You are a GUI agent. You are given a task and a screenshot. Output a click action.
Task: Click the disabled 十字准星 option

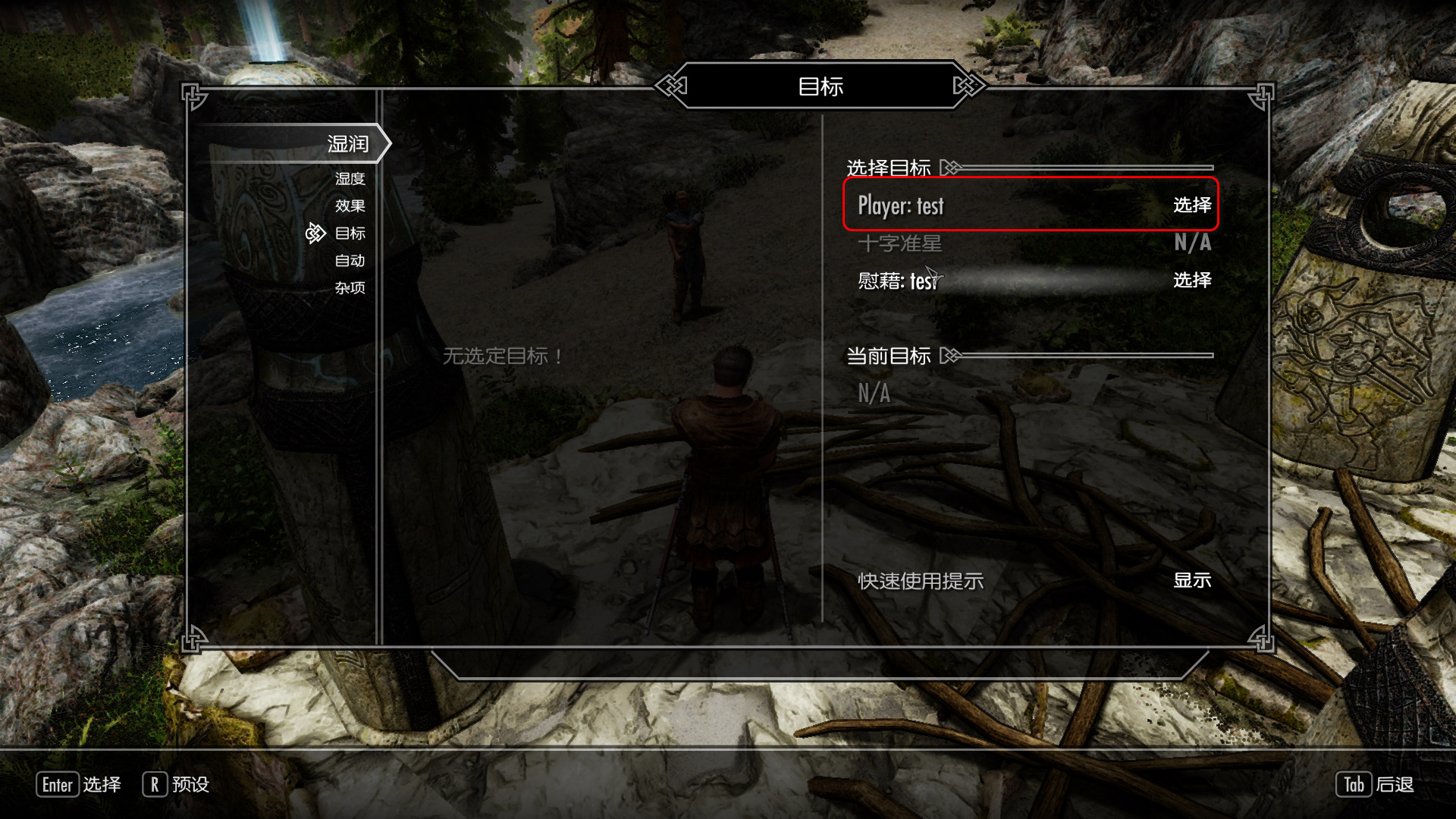(1030, 243)
